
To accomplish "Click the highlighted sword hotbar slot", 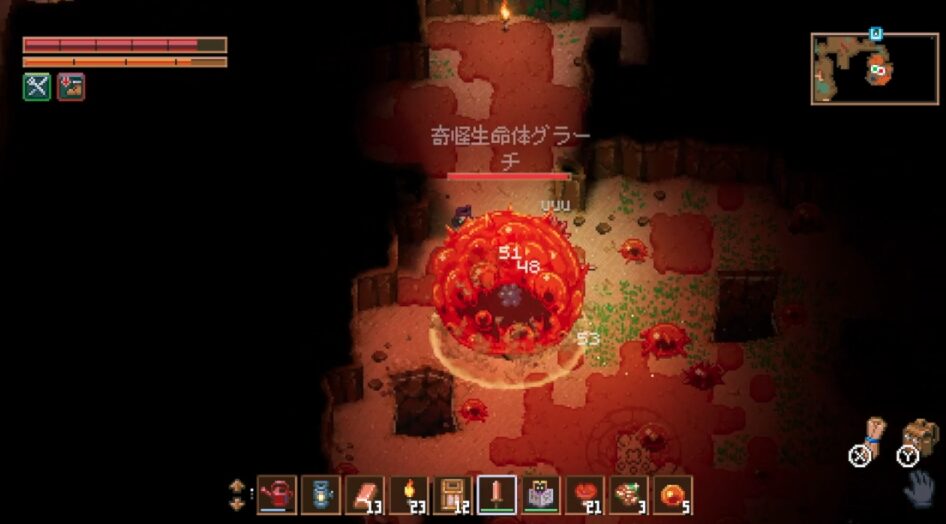I will point(497,494).
